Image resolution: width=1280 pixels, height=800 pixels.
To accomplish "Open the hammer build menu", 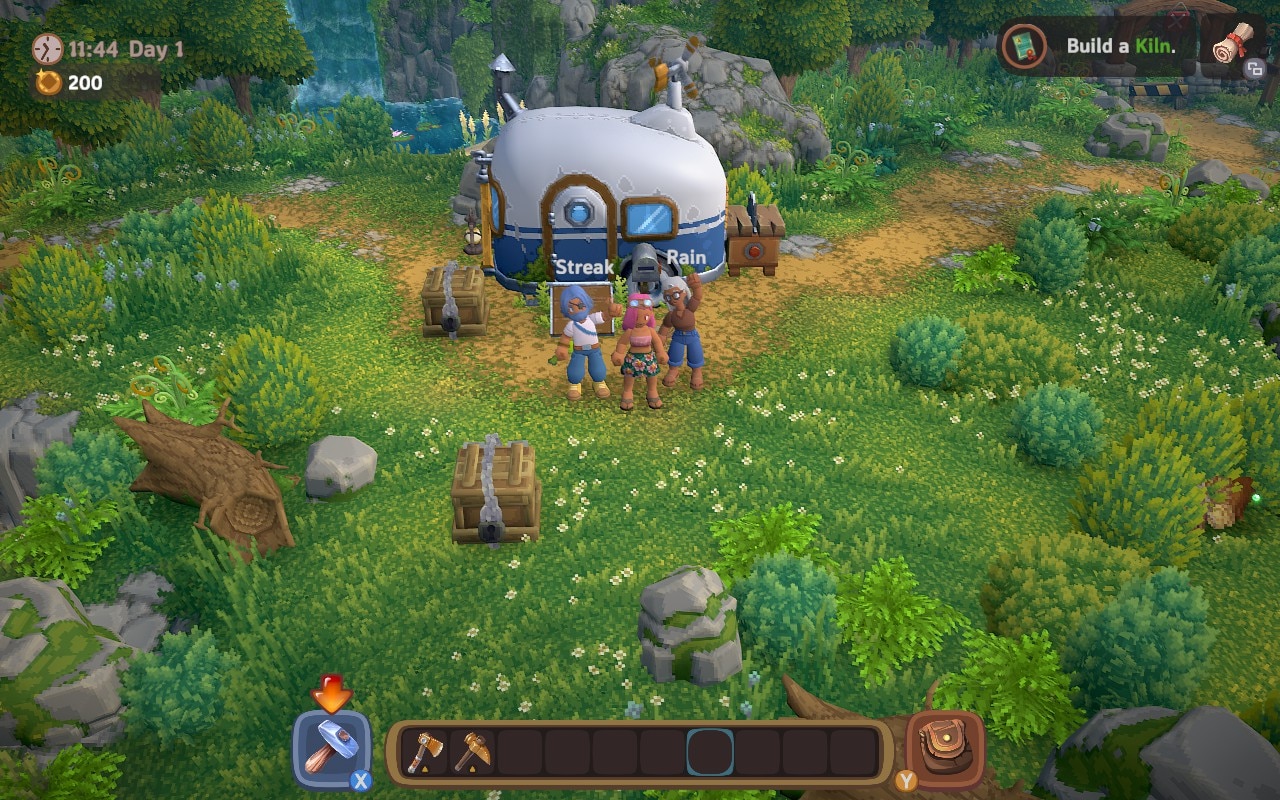I will [331, 749].
